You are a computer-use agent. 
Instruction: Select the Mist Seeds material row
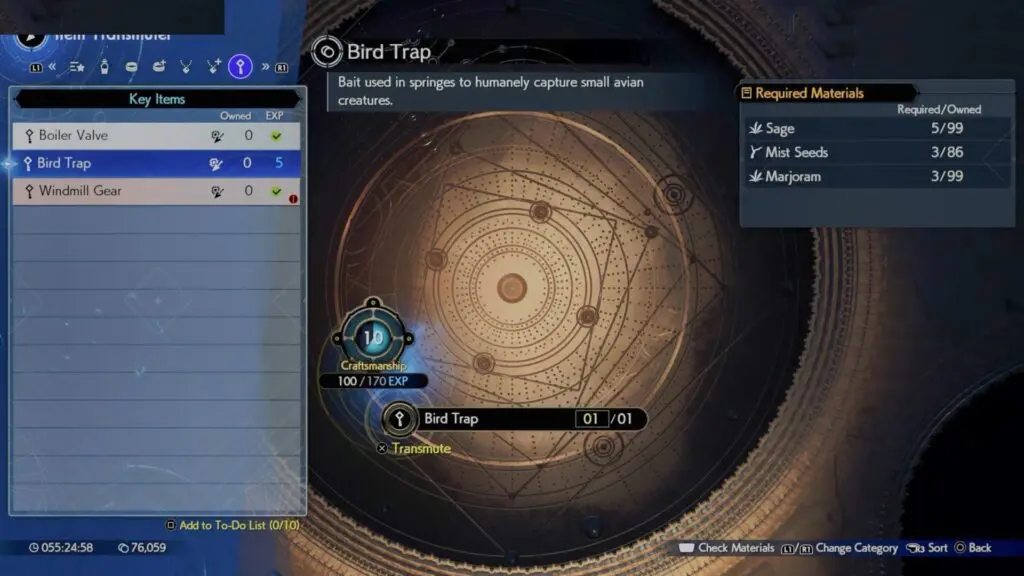coord(877,153)
